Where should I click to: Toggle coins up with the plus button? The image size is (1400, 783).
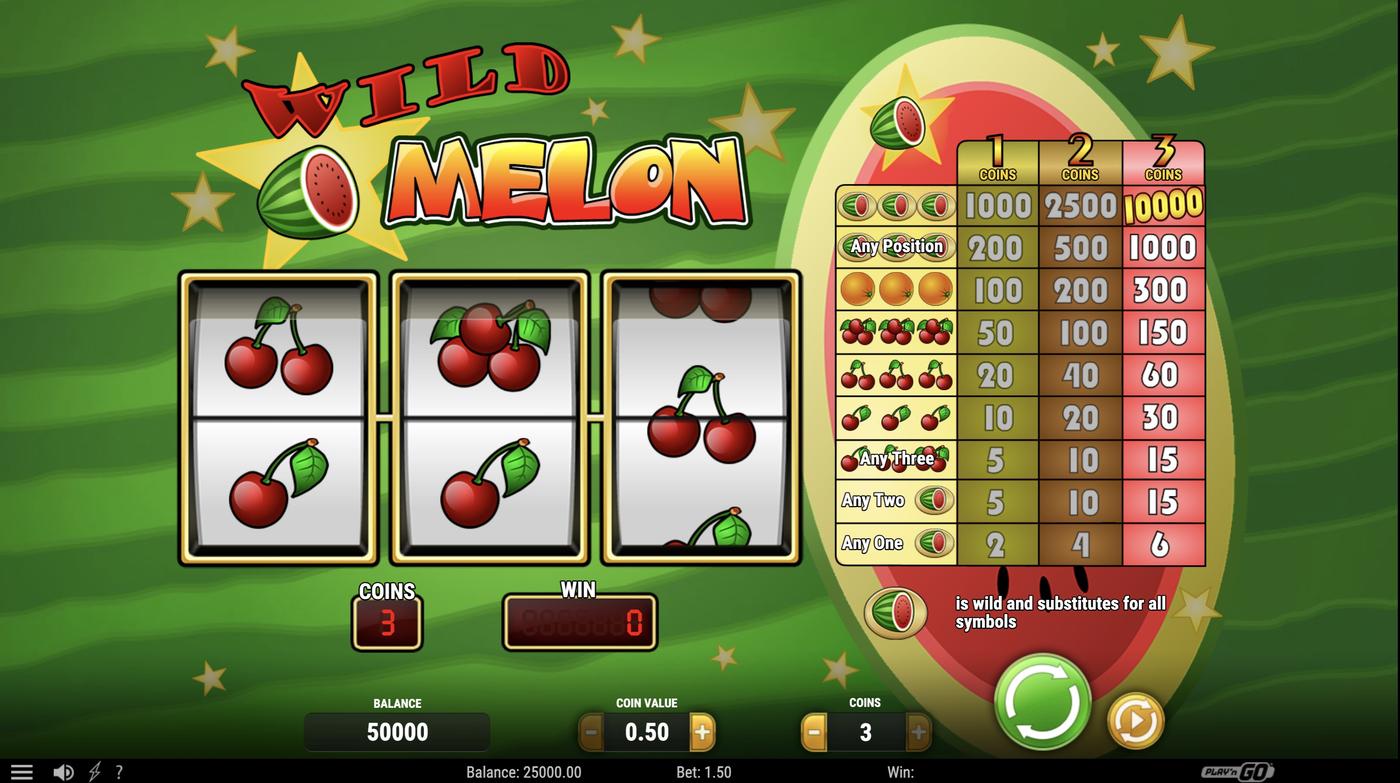tap(916, 731)
